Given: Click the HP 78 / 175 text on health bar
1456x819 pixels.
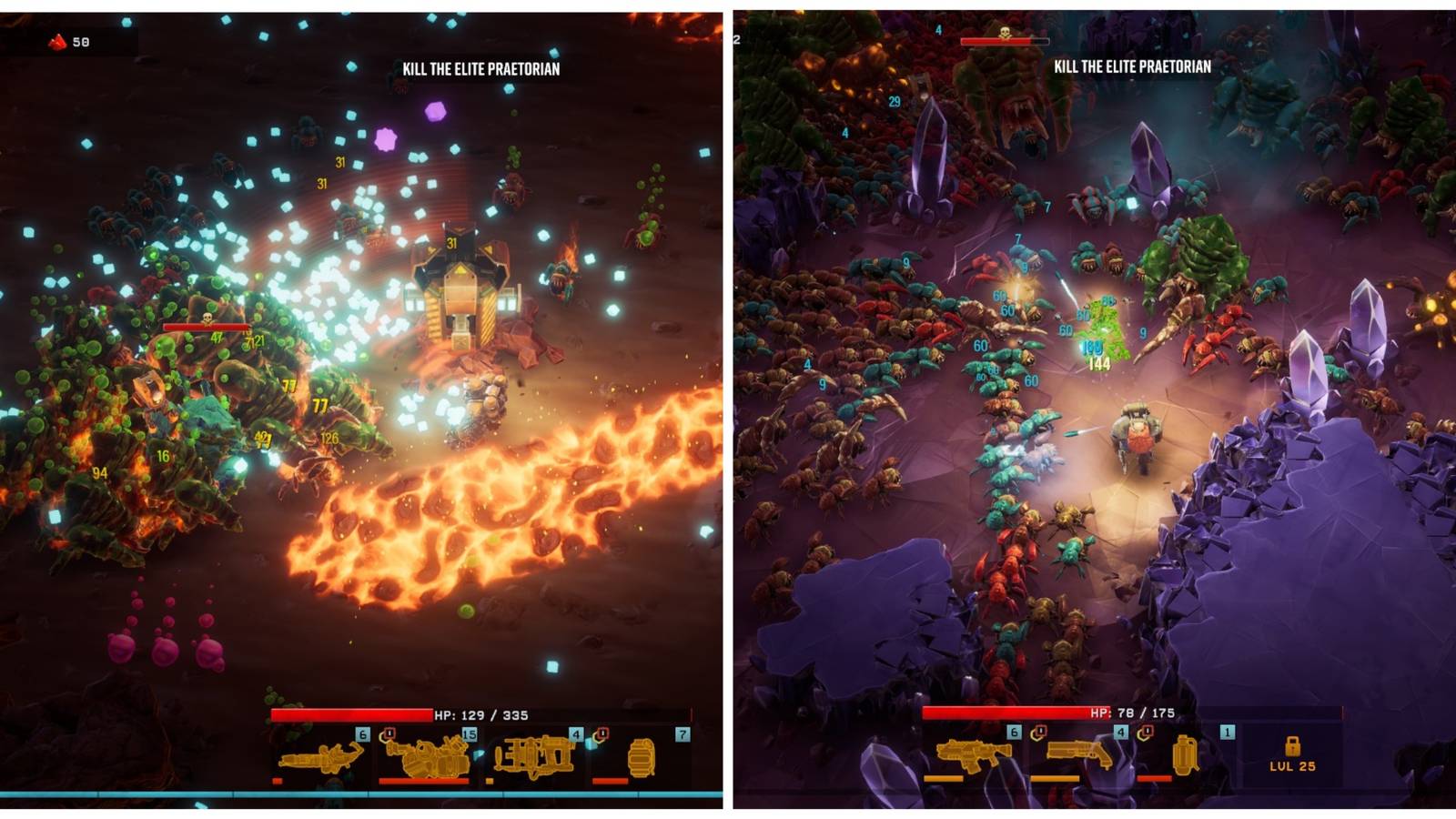Looking at the screenshot, I should coord(1132,713).
